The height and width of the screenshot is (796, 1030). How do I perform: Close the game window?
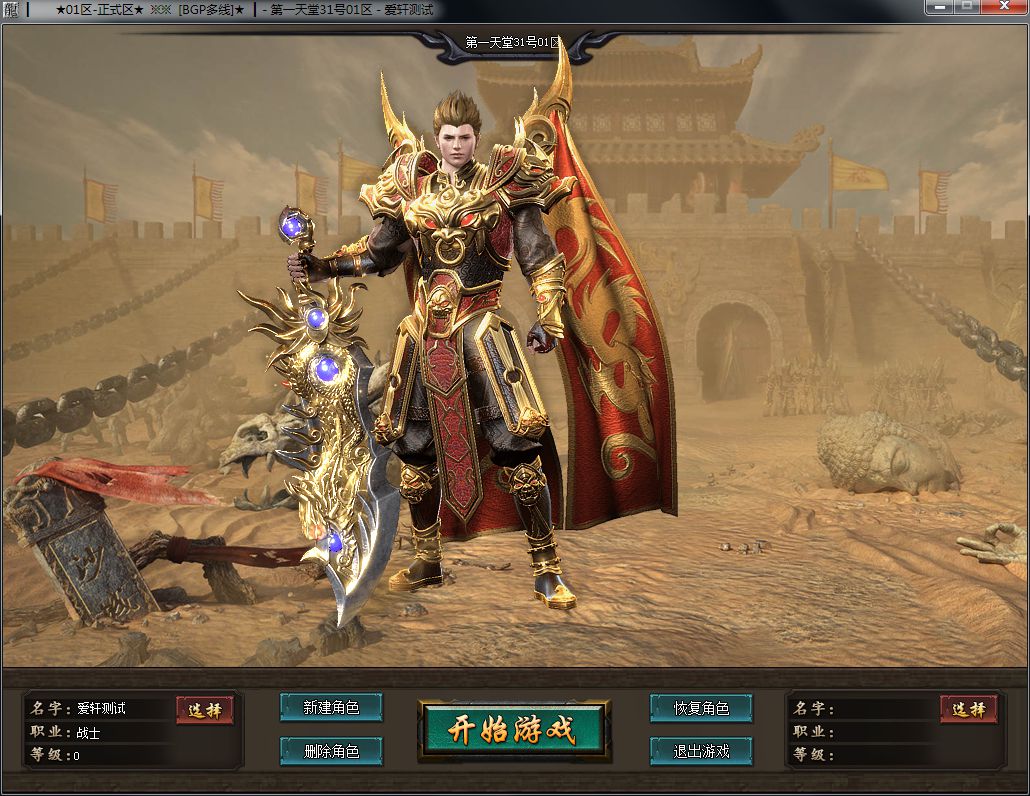[x=1003, y=7]
